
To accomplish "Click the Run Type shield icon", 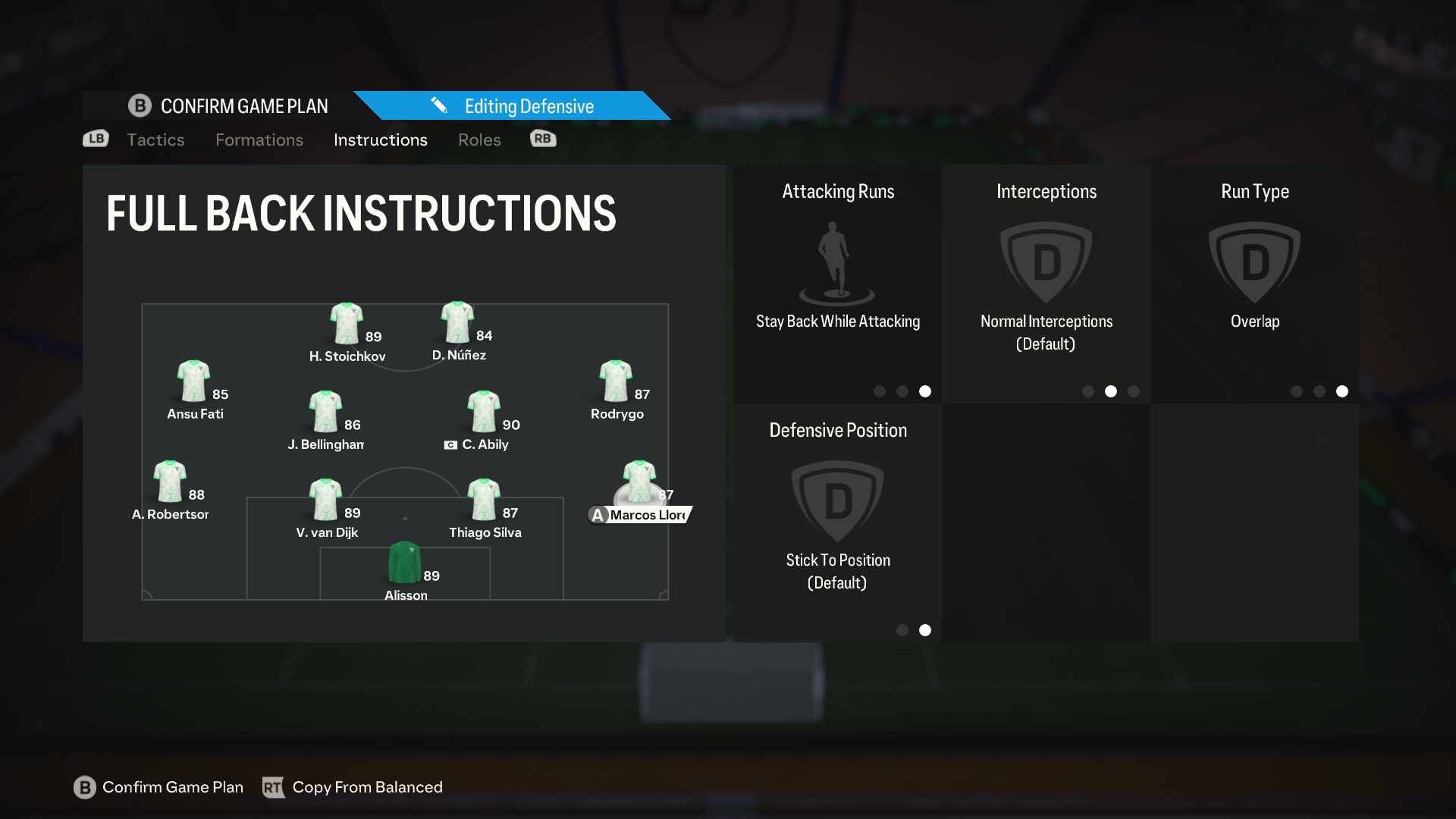I will [x=1255, y=262].
